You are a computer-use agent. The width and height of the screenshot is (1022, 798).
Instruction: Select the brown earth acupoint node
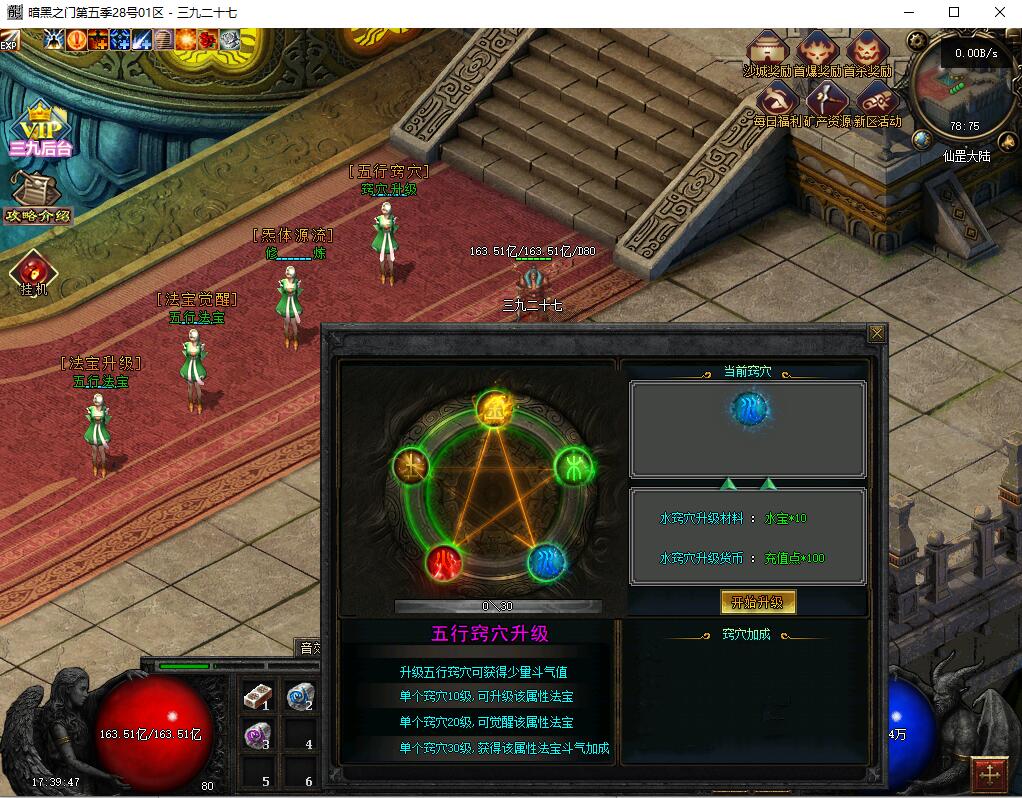pos(411,464)
